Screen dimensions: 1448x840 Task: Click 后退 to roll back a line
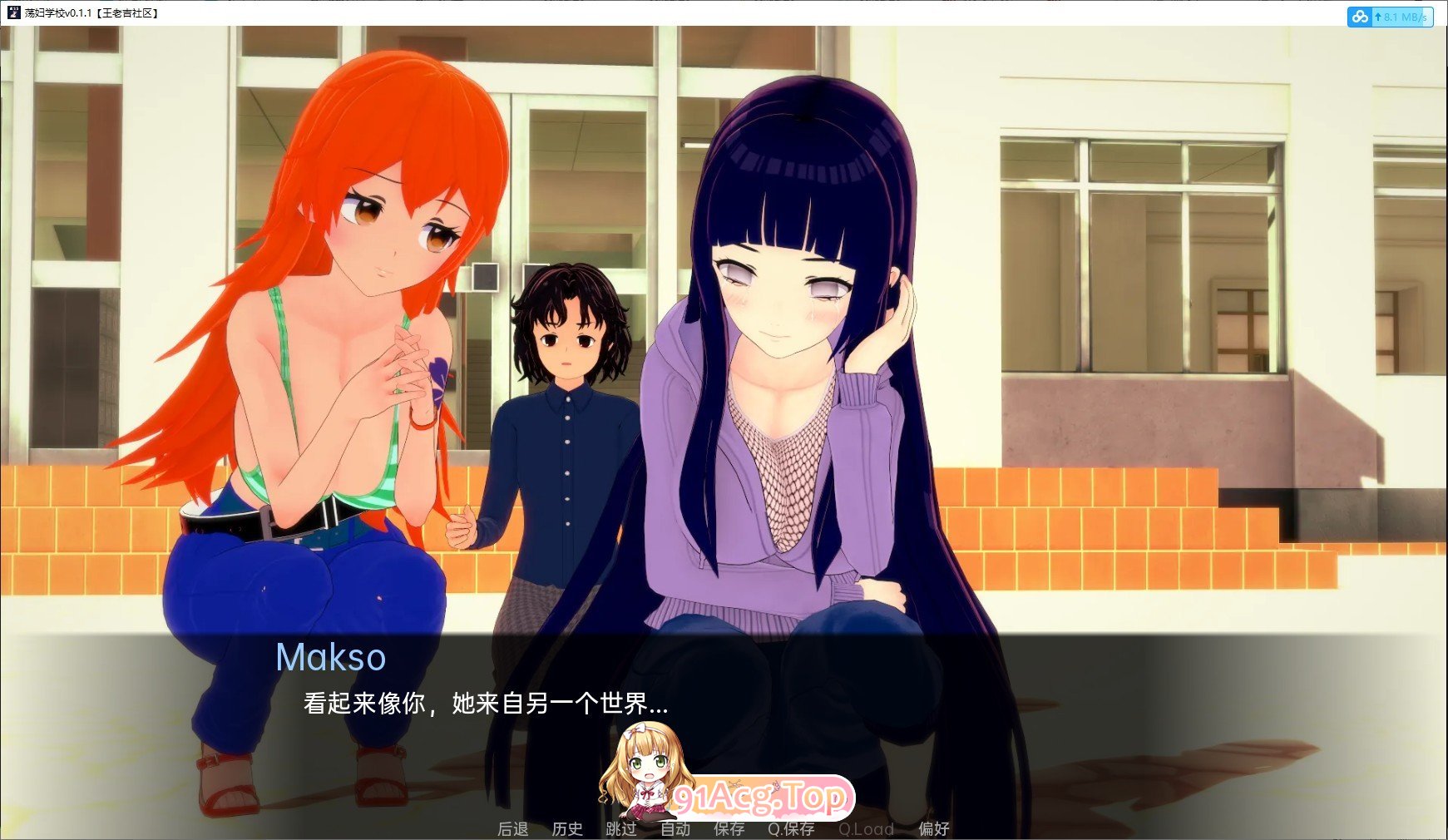point(514,829)
